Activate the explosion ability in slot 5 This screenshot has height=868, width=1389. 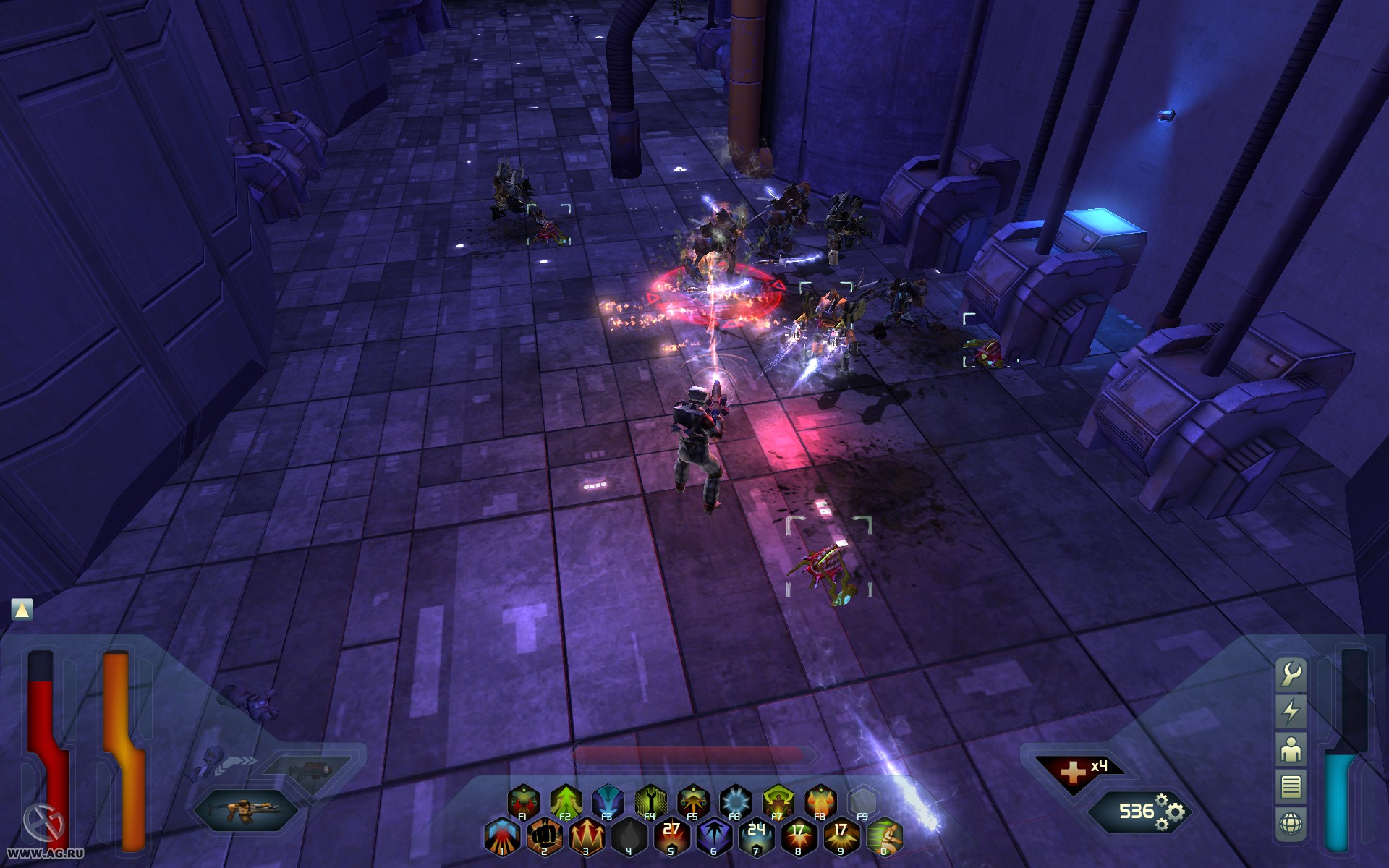point(671,836)
